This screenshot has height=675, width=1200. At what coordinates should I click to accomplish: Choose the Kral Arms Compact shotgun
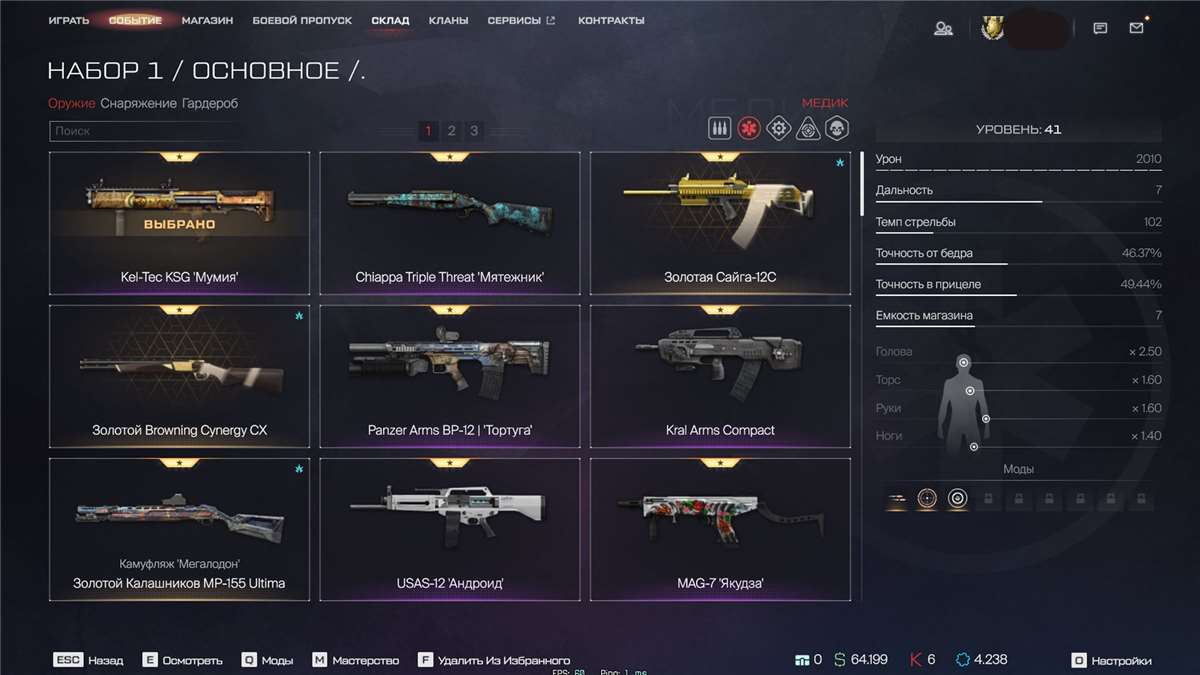(720, 377)
